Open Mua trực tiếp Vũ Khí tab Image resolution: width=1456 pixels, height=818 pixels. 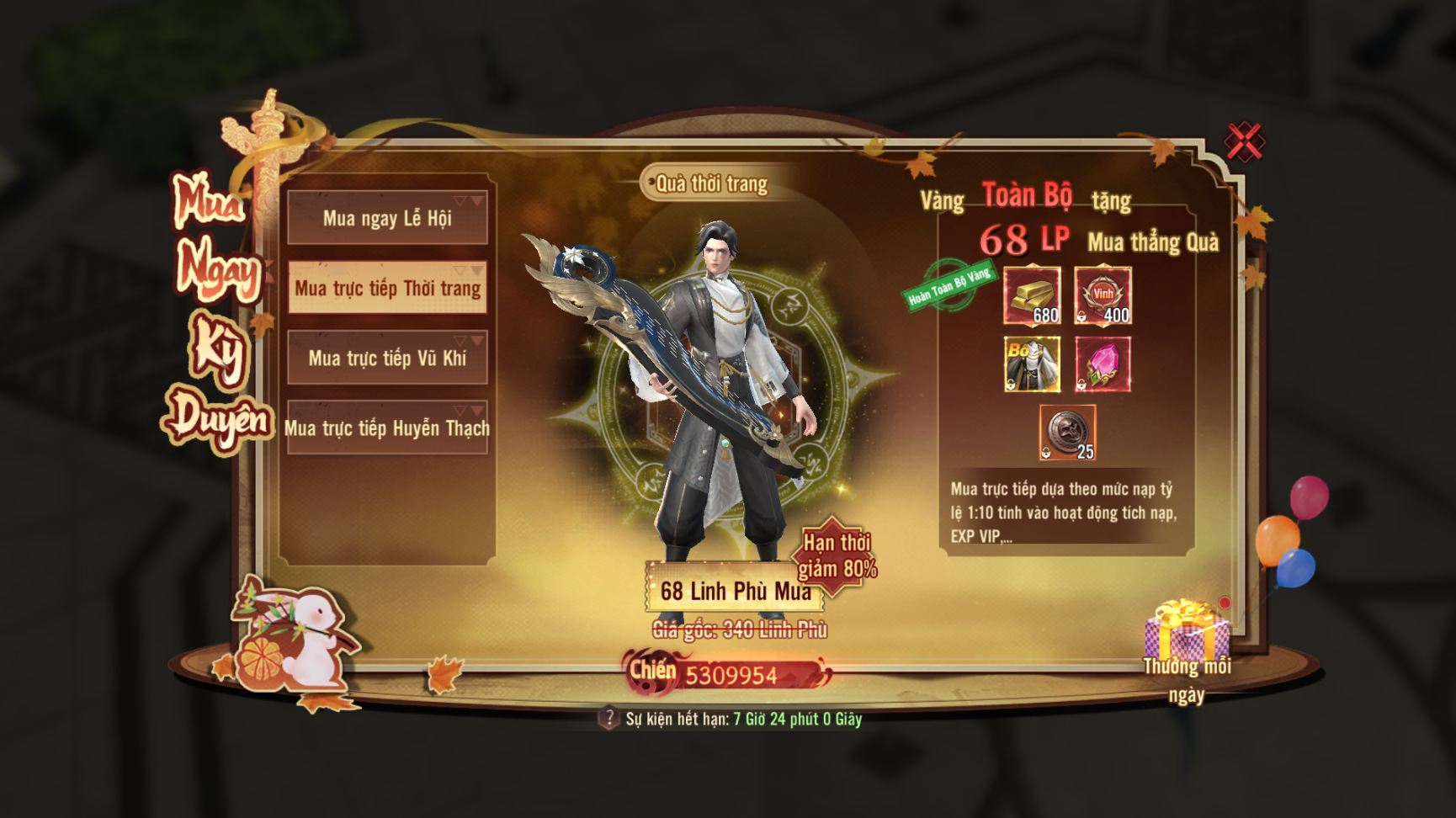[387, 358]
